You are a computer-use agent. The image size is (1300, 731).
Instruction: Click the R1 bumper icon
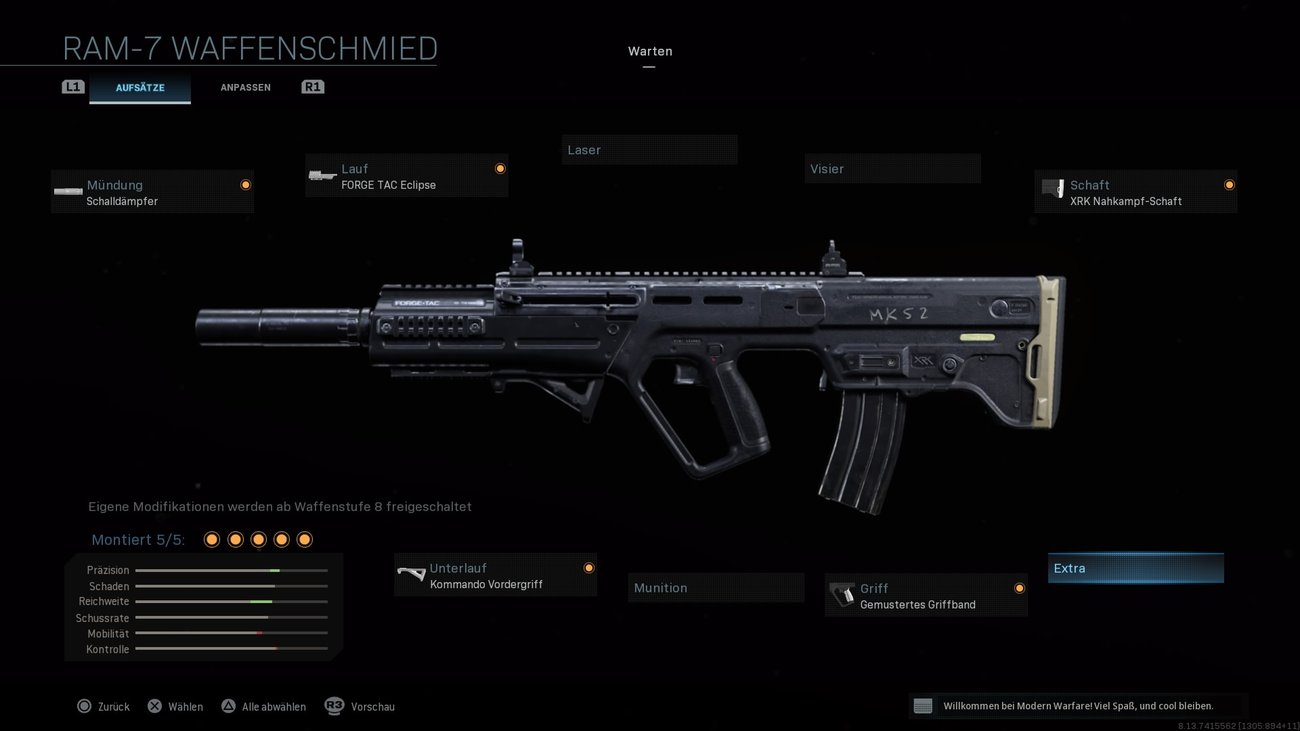312,86
